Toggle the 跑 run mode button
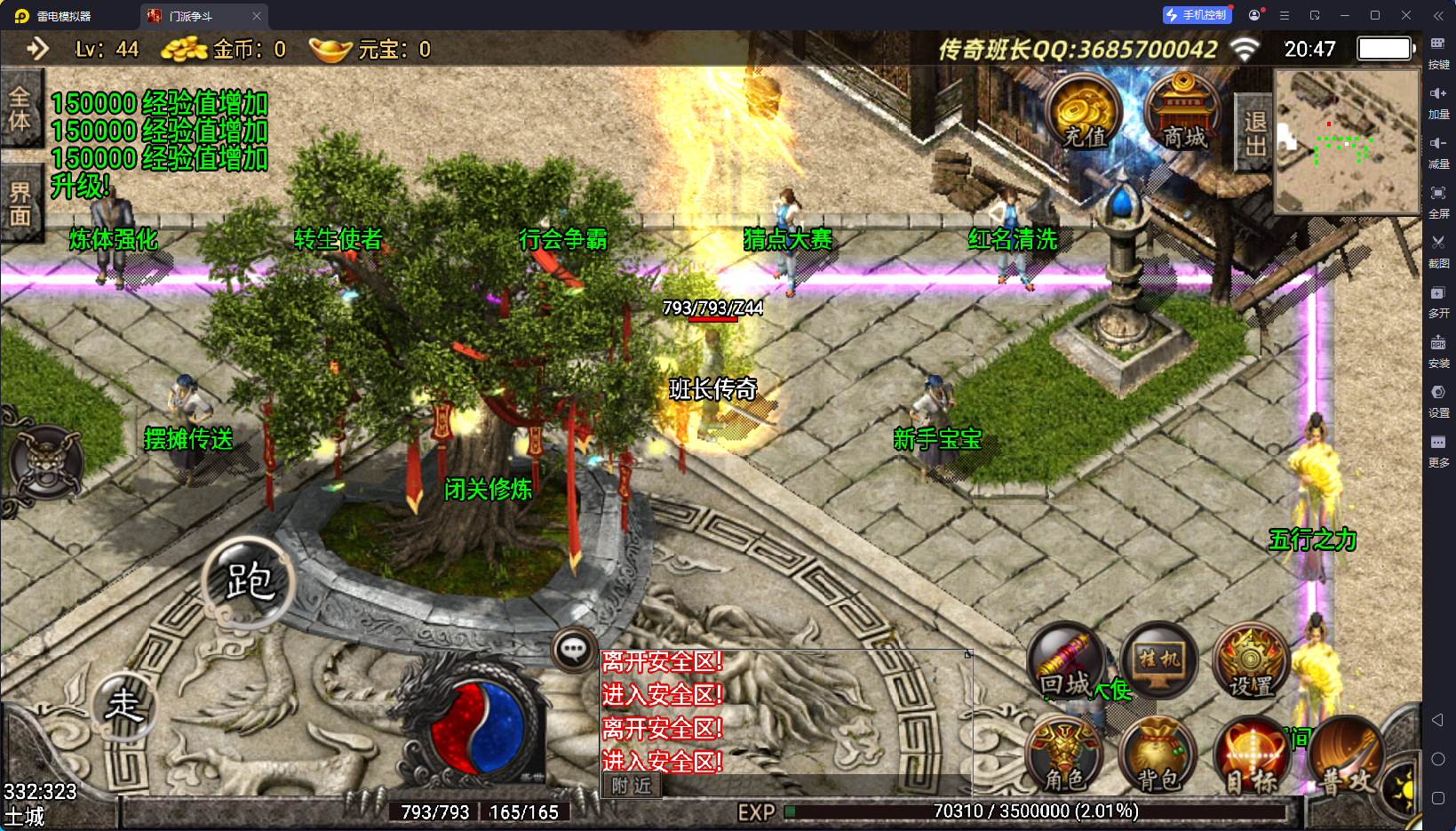The height and width of the screenshot is (831, 1456). 249,582
